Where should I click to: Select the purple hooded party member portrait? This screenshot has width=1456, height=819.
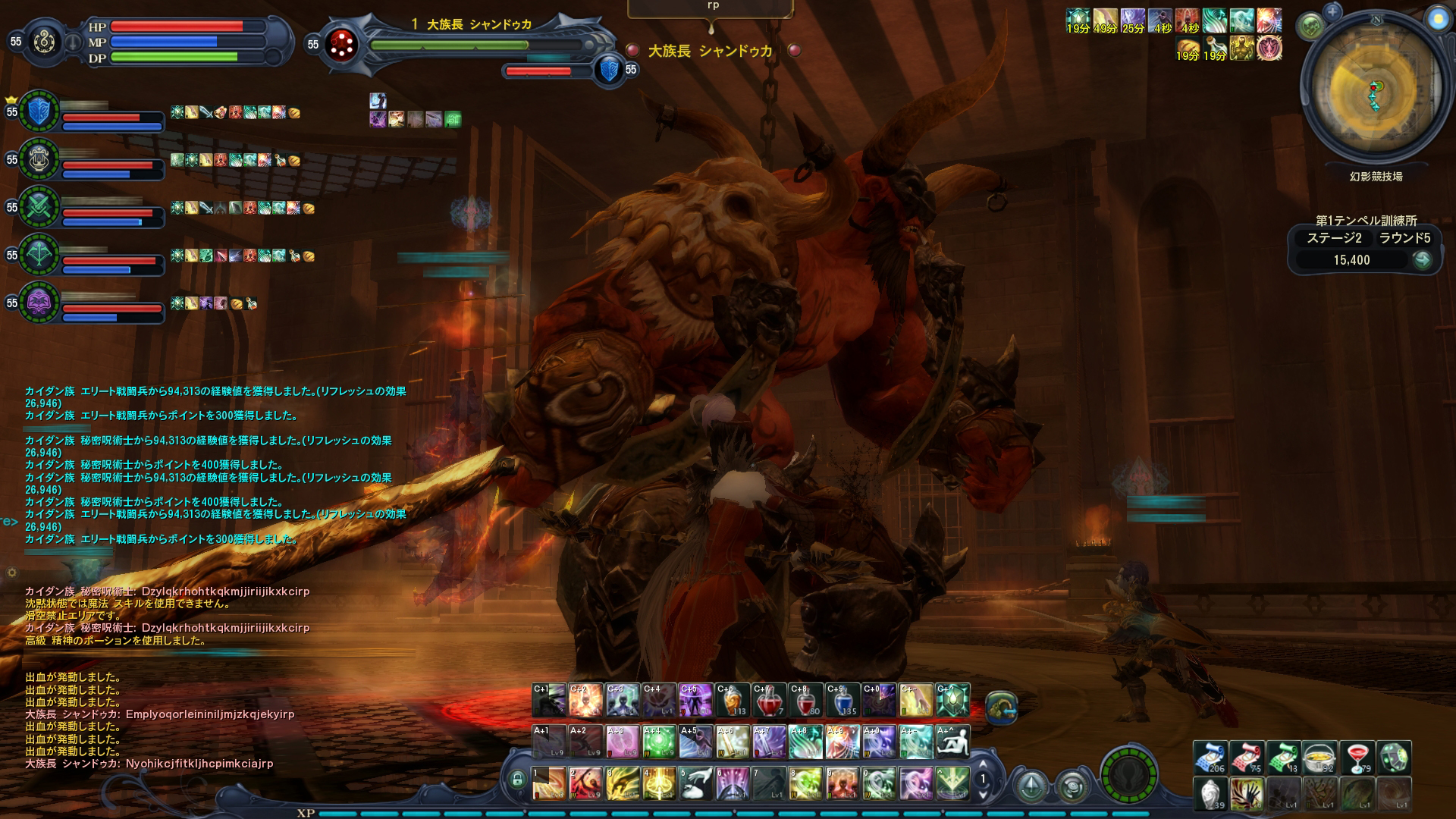(38, 303)
